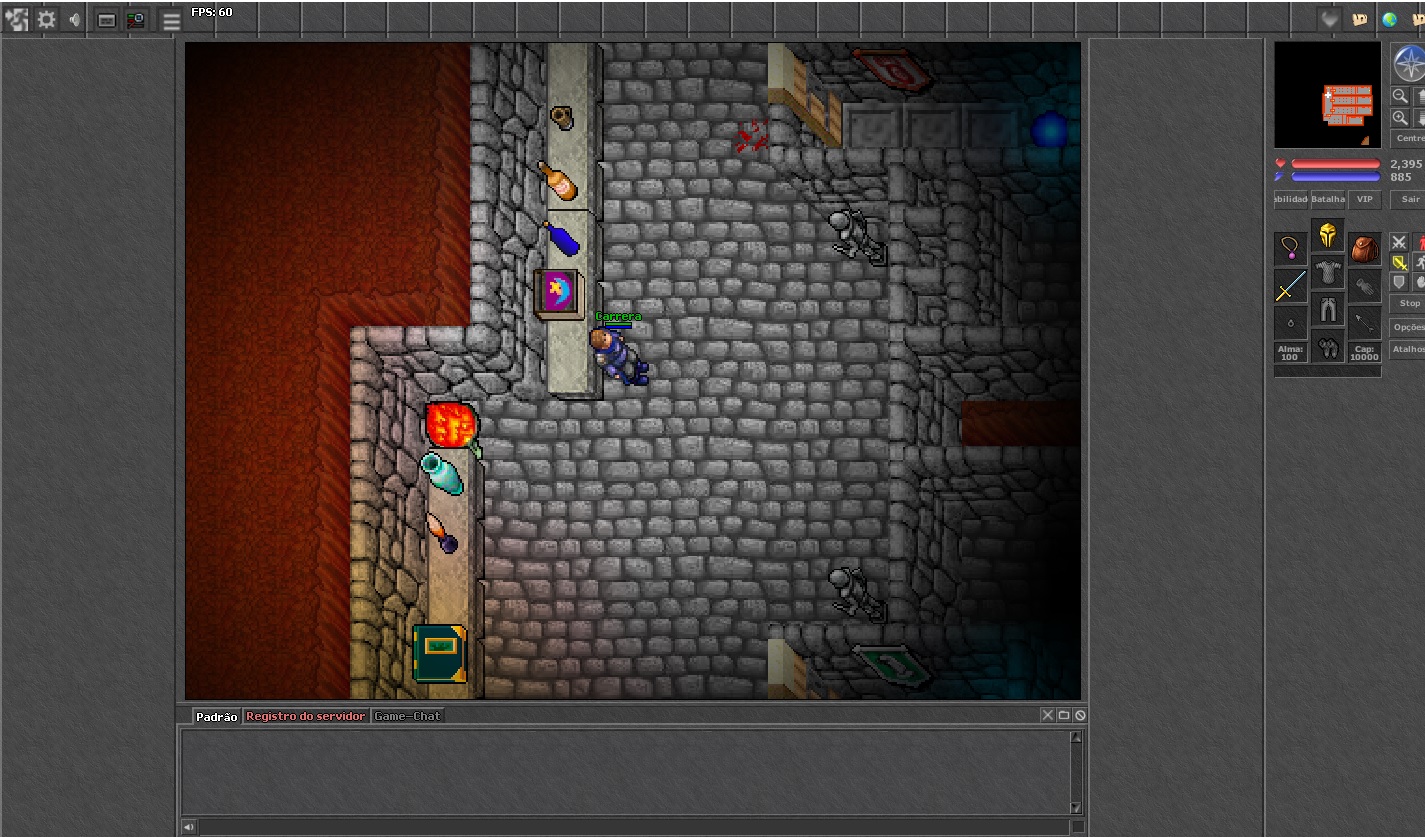Click the chain armor slot

click(1328, 271)
